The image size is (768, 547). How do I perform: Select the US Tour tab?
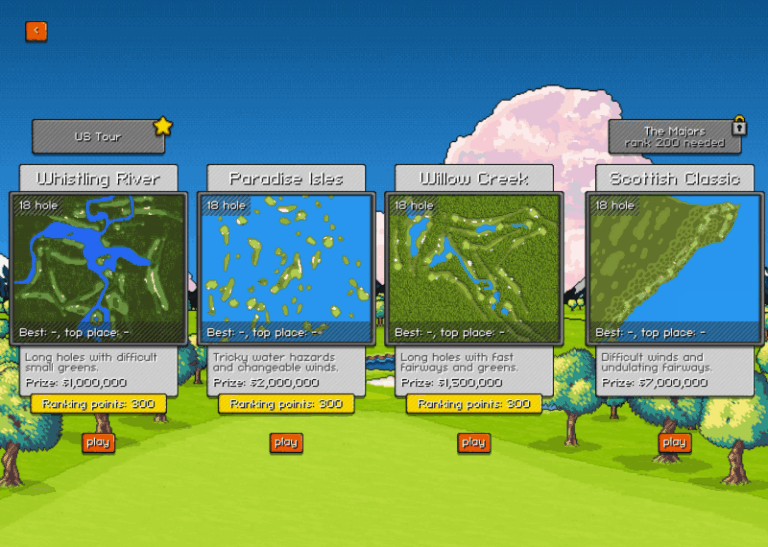(98, 137)
